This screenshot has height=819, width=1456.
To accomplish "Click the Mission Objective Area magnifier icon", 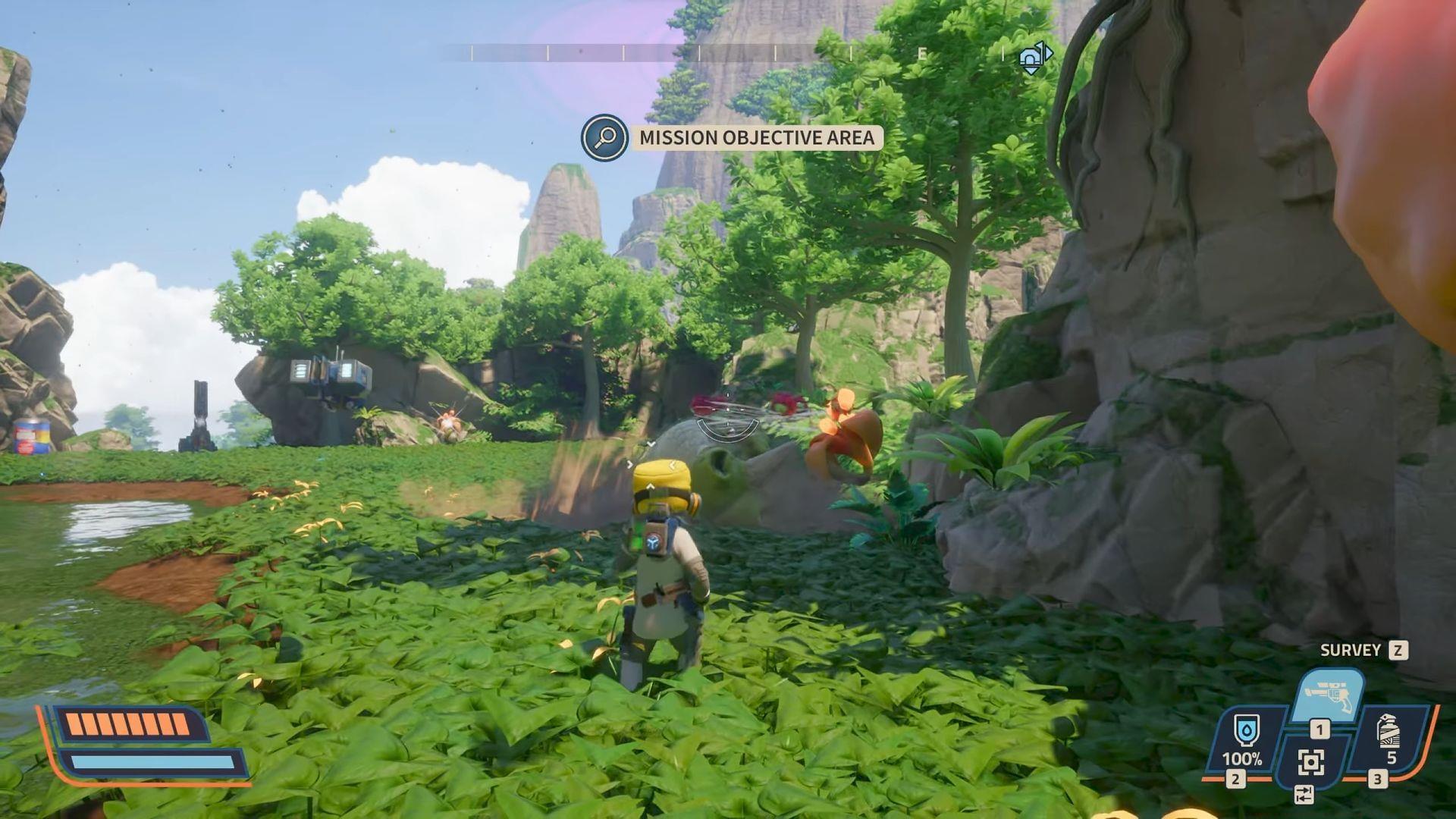I will [604, 137].
